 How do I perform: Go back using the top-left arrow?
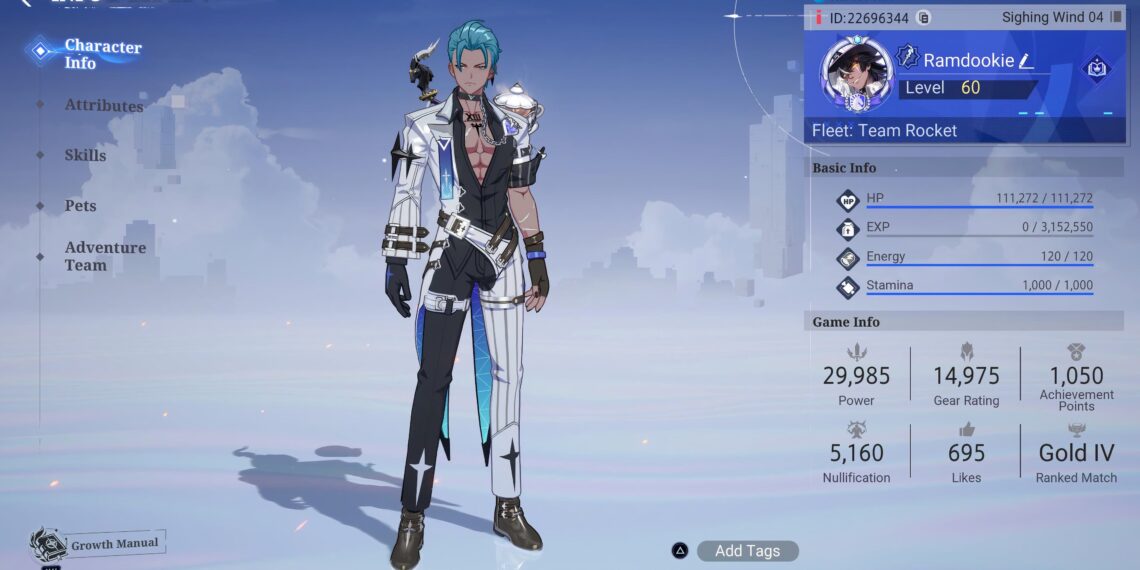26,3
